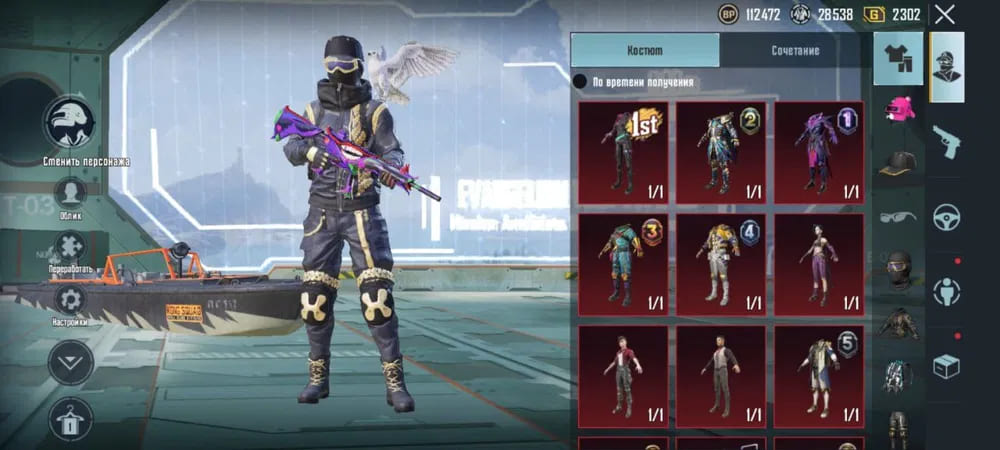The image size is (1000, 450).
Task: Close the inventory with the X button
Action: point(945,14)
